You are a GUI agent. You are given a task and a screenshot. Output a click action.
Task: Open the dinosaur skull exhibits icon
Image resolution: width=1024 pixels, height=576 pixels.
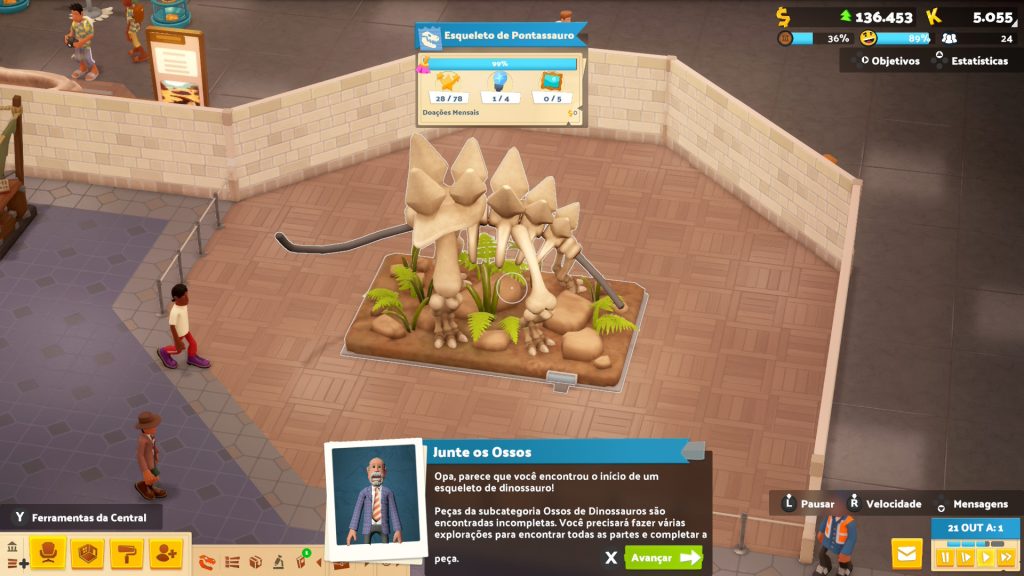[207, 562]
